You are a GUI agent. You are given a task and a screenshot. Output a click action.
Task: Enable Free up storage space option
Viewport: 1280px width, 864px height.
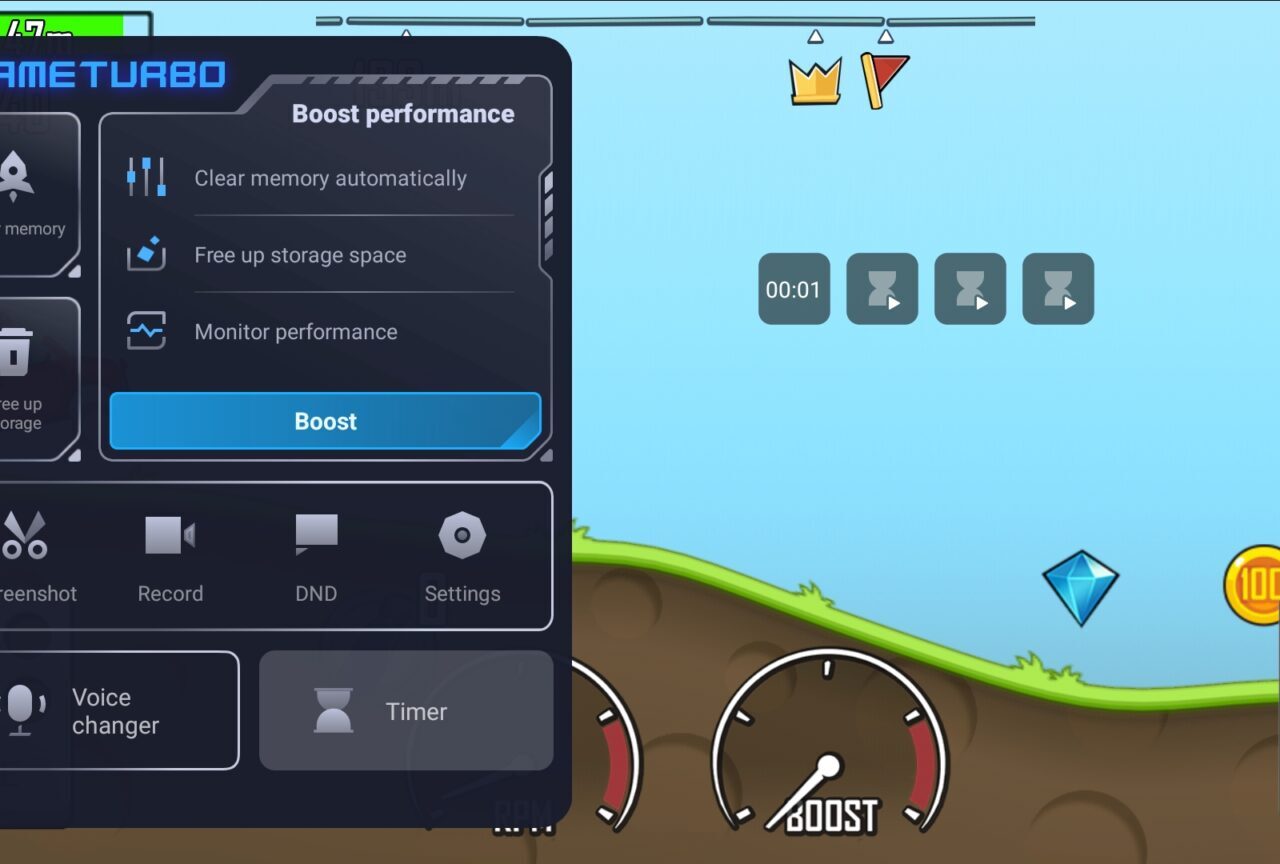pos(300,255)
